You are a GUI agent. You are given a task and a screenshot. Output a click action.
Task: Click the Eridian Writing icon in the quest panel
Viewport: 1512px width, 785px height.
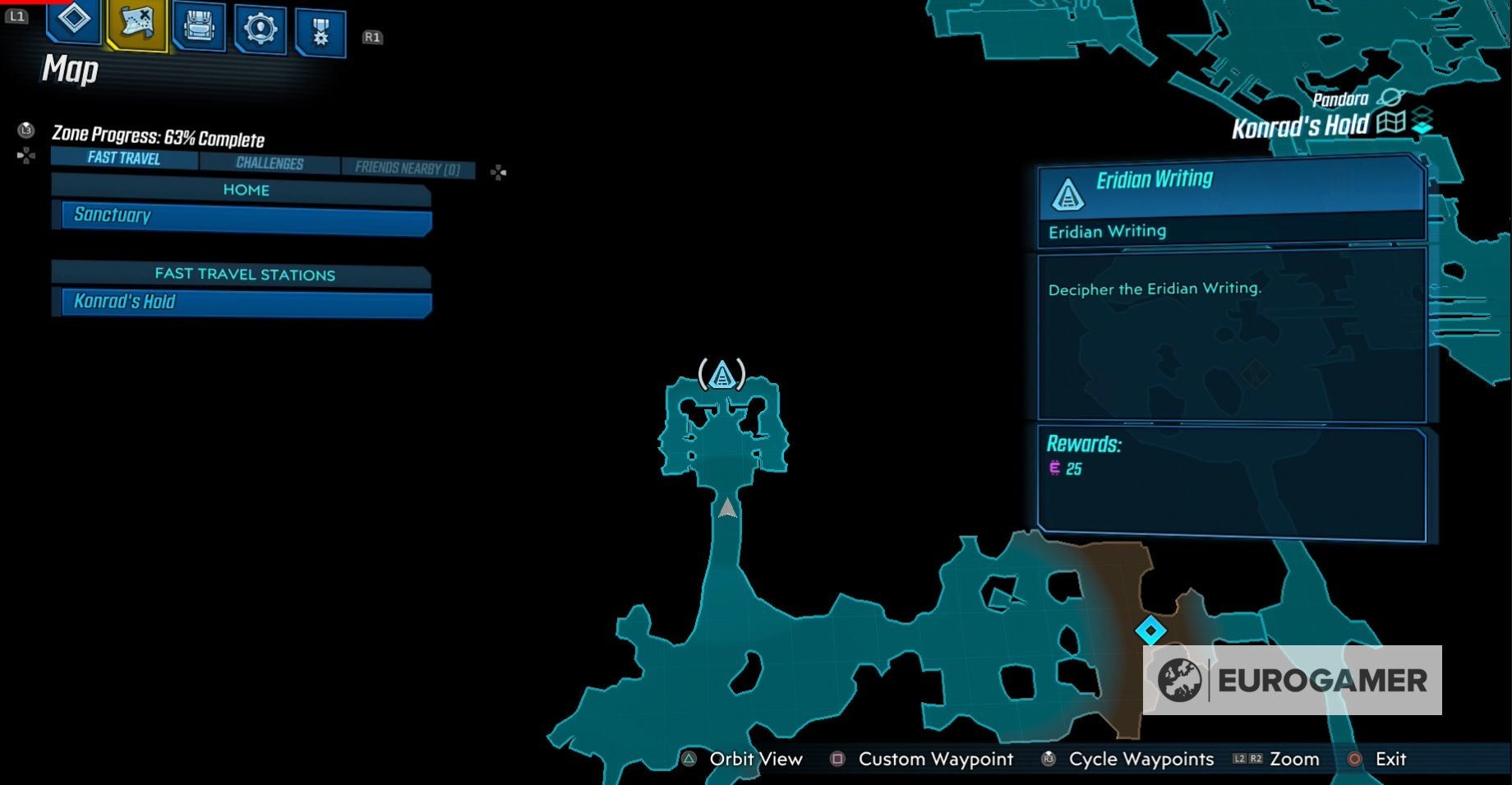pos(1067,193)
